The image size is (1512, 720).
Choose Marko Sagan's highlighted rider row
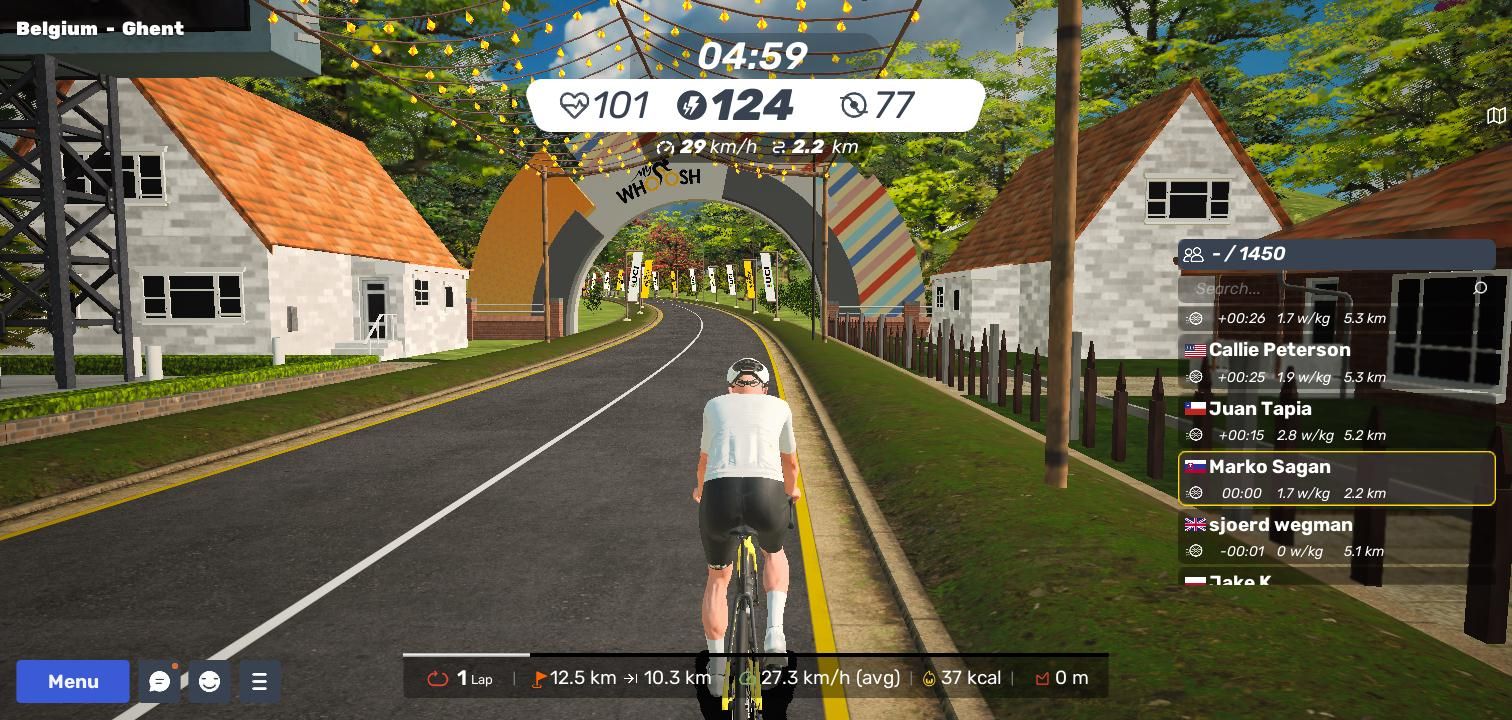(x=1336, y=479)
